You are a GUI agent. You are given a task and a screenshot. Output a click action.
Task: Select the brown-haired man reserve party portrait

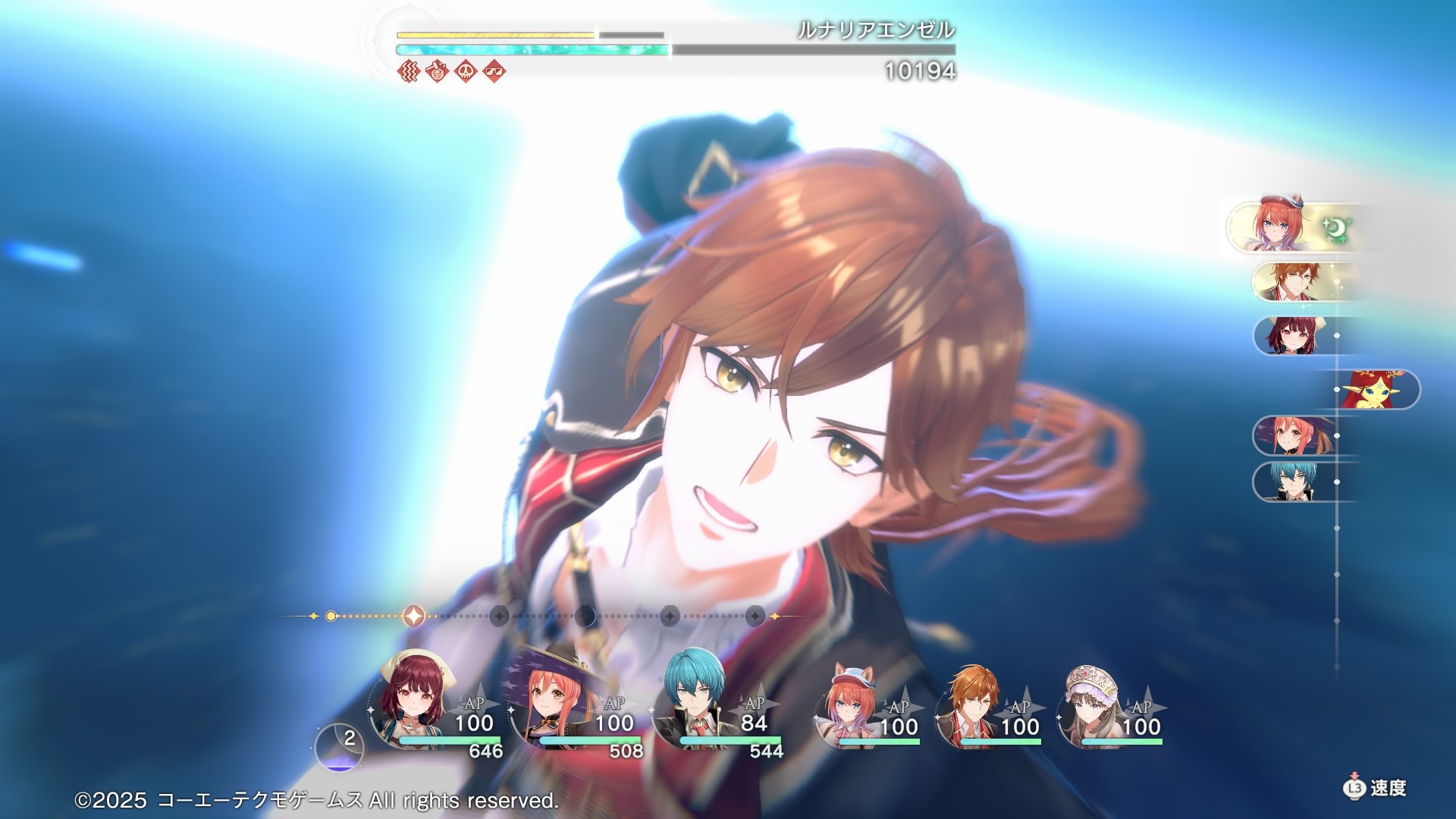pos(971,705)
